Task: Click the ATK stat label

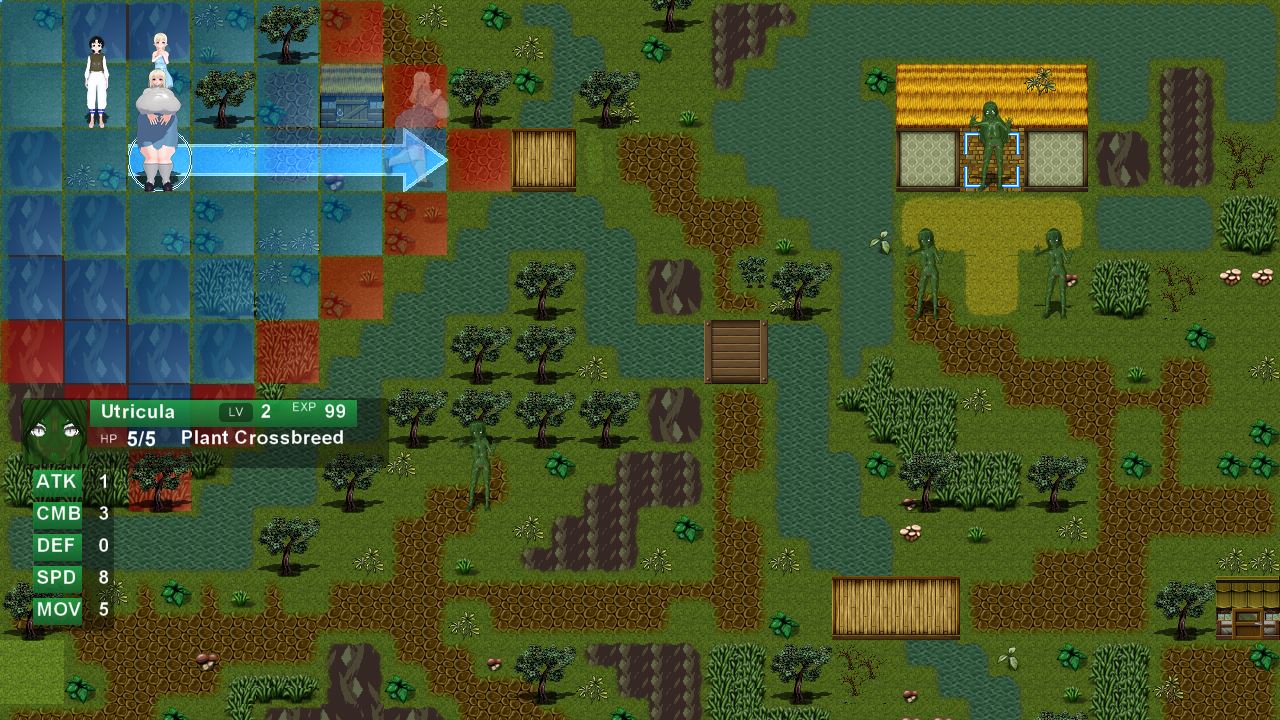Action: point(56,481)
